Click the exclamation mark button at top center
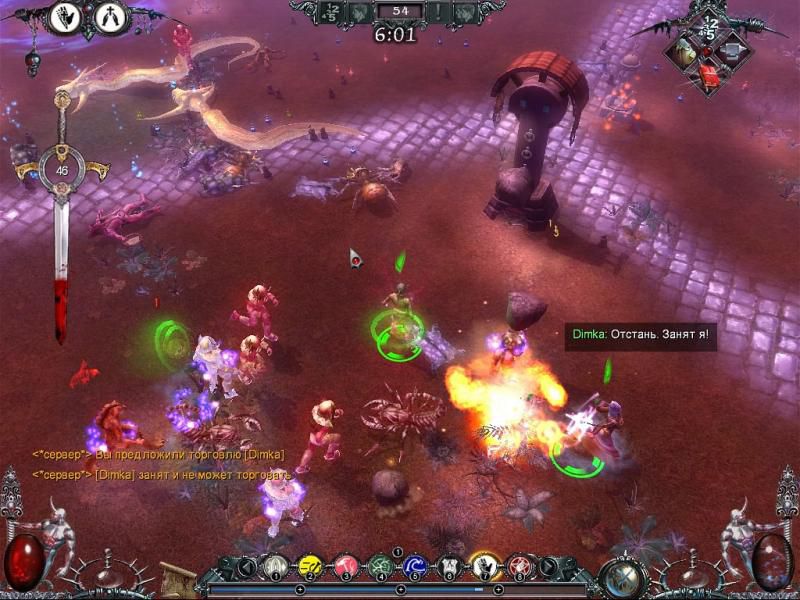The height and width of the screenshot is (600, 800). tap(438, 13)
